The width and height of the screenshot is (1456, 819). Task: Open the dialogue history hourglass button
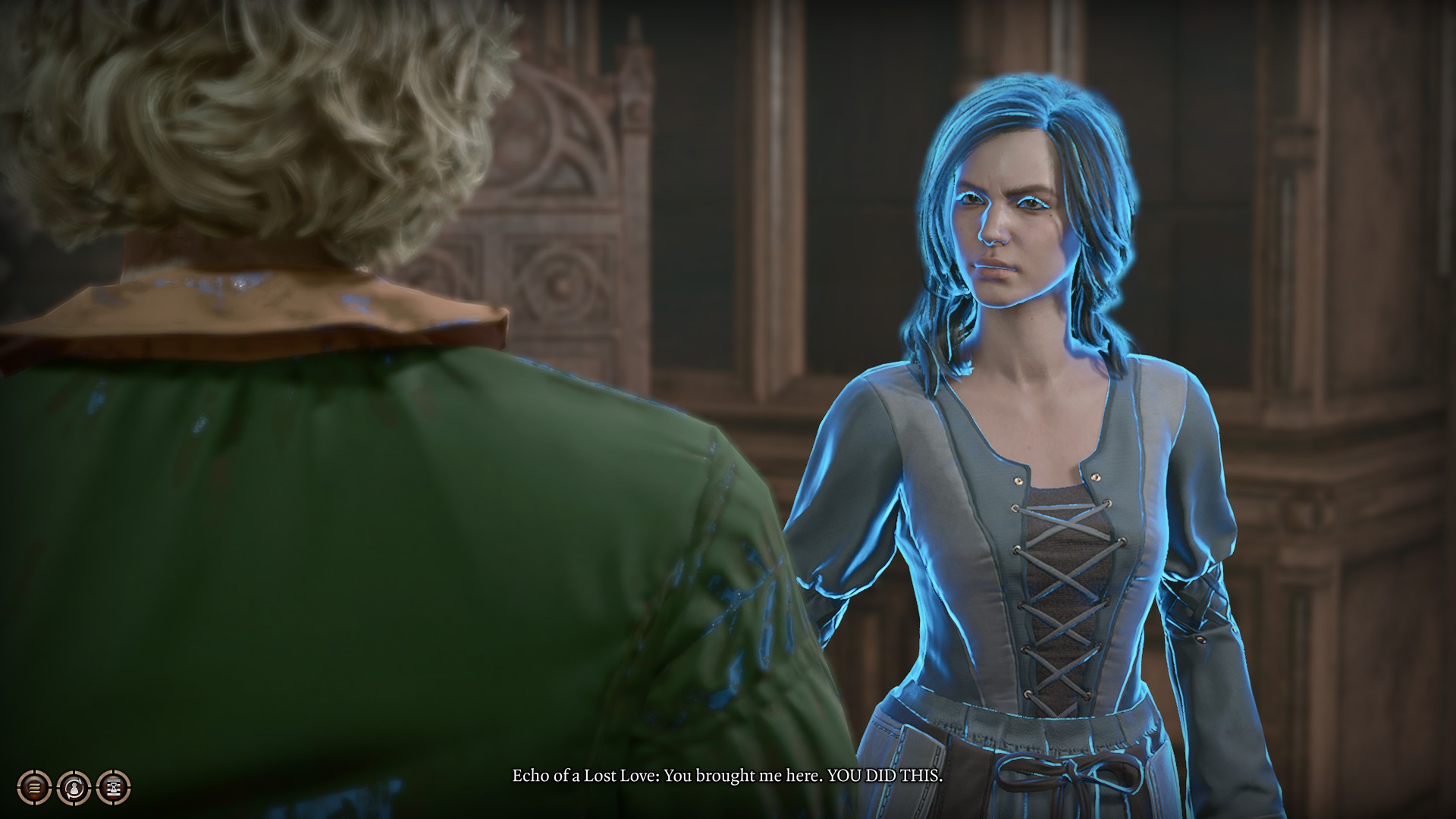pyautogui.click(x=114, y=788)
